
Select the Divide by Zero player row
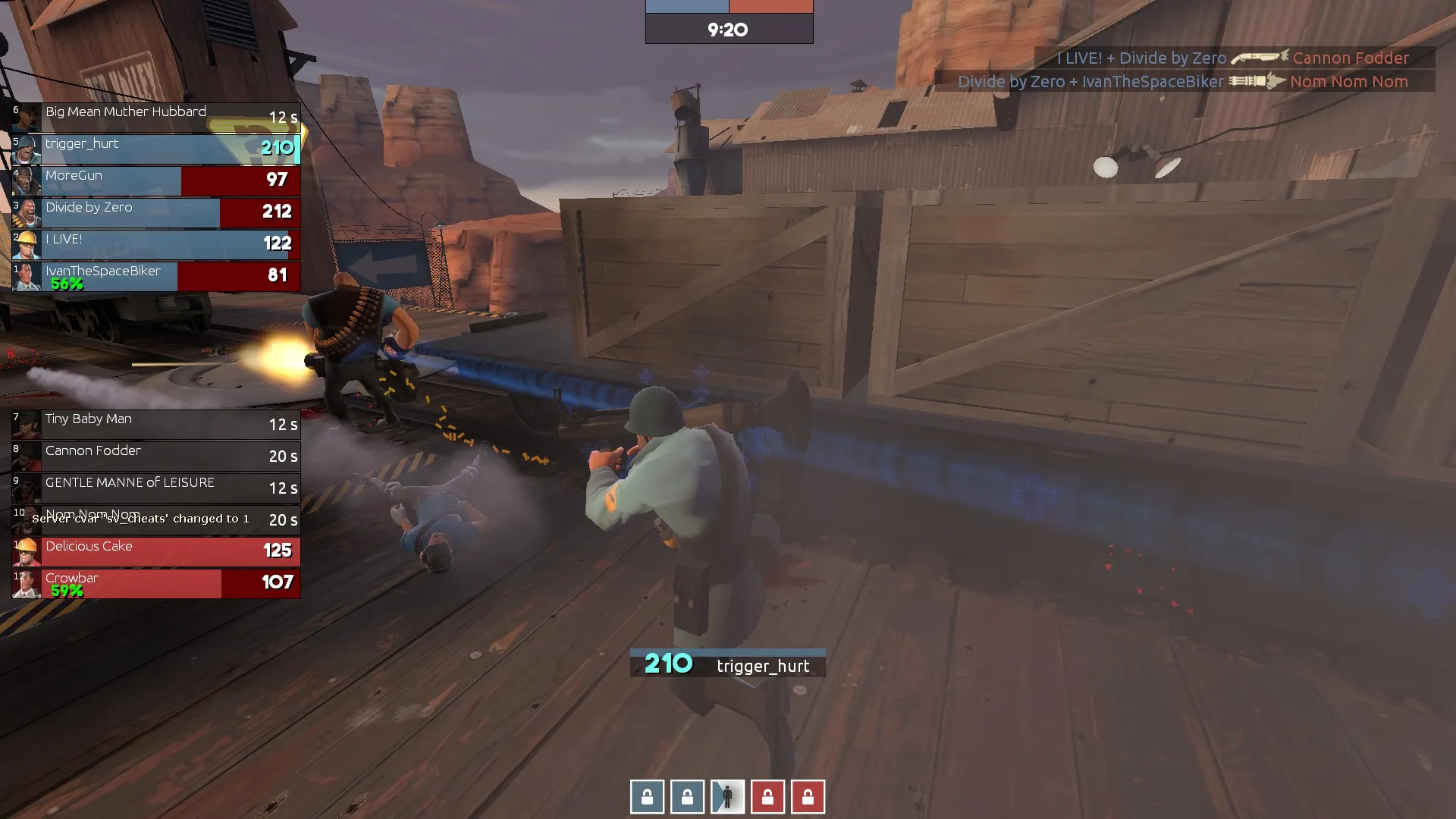(155, 212)
